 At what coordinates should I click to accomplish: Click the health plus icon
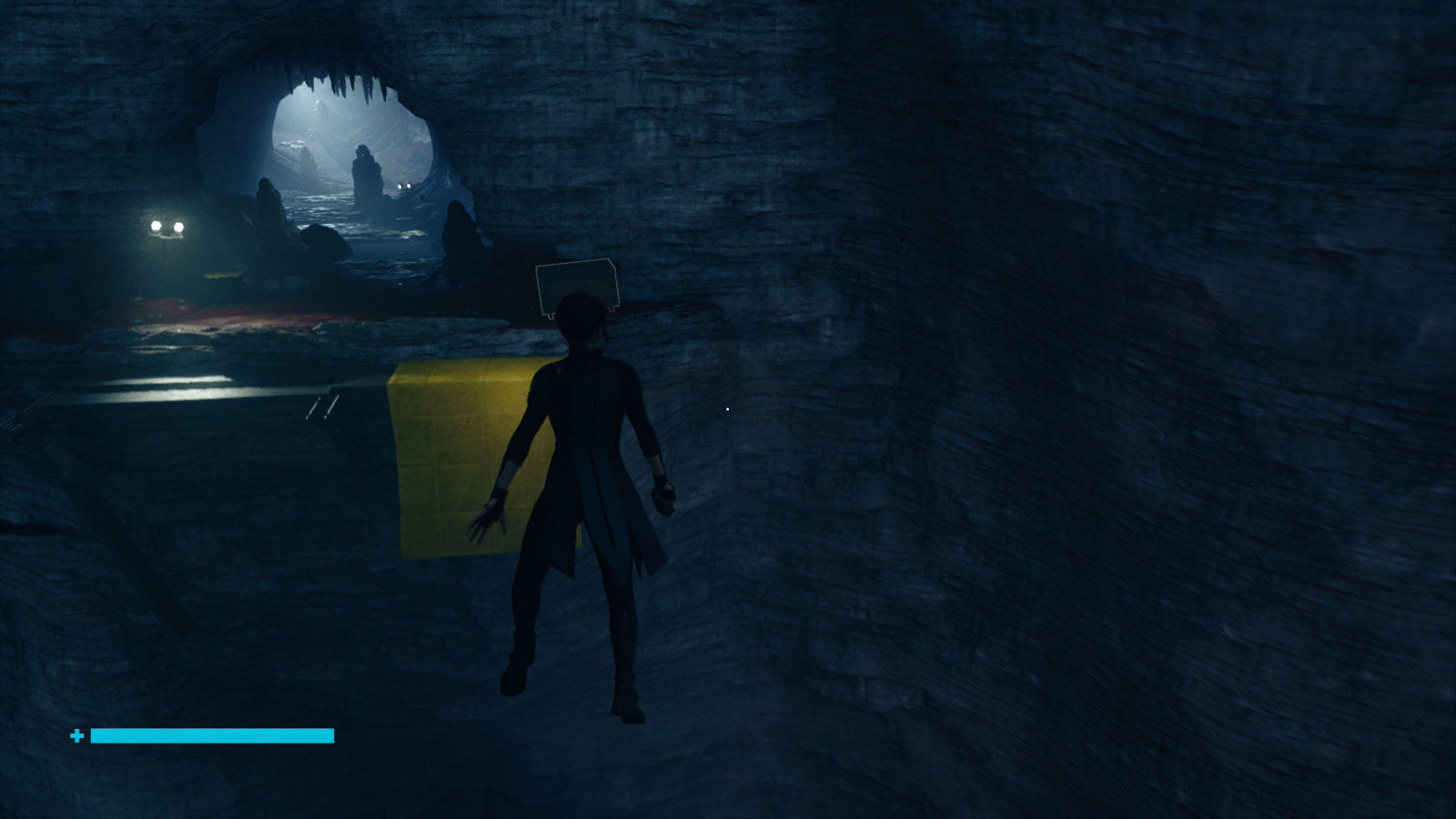point(77,735)
